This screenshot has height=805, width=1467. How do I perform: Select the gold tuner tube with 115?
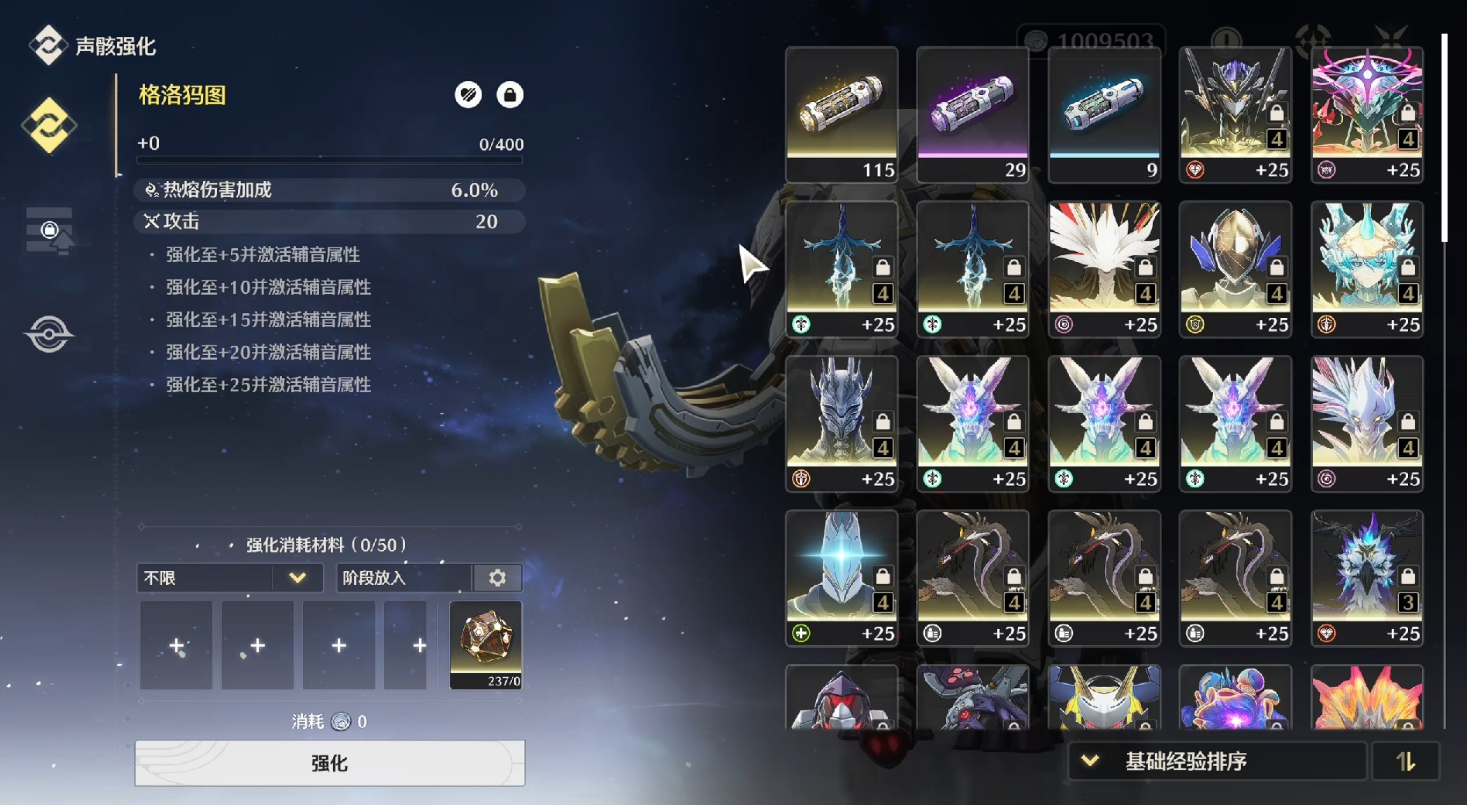(x=841, y=114)
